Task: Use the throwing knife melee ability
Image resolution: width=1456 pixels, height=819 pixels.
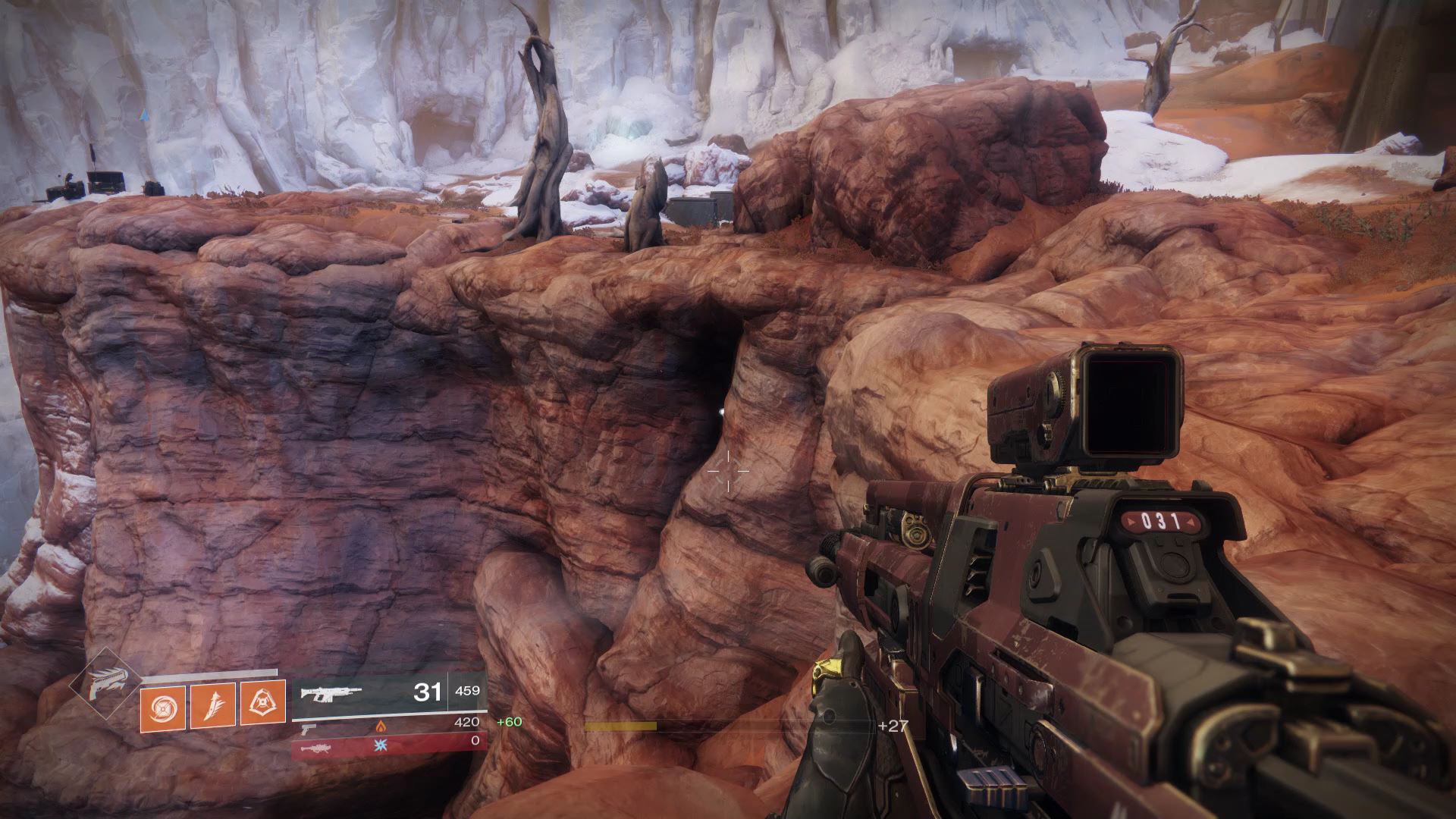Action: [212, 704]
